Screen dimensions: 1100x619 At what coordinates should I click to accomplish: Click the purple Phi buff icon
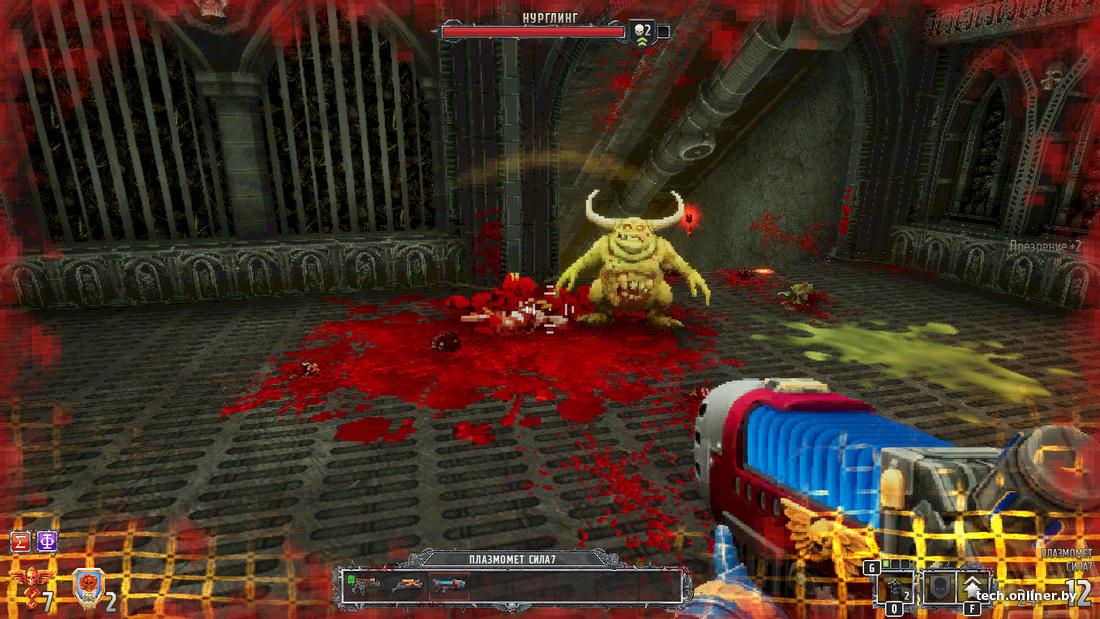(46, 542)
